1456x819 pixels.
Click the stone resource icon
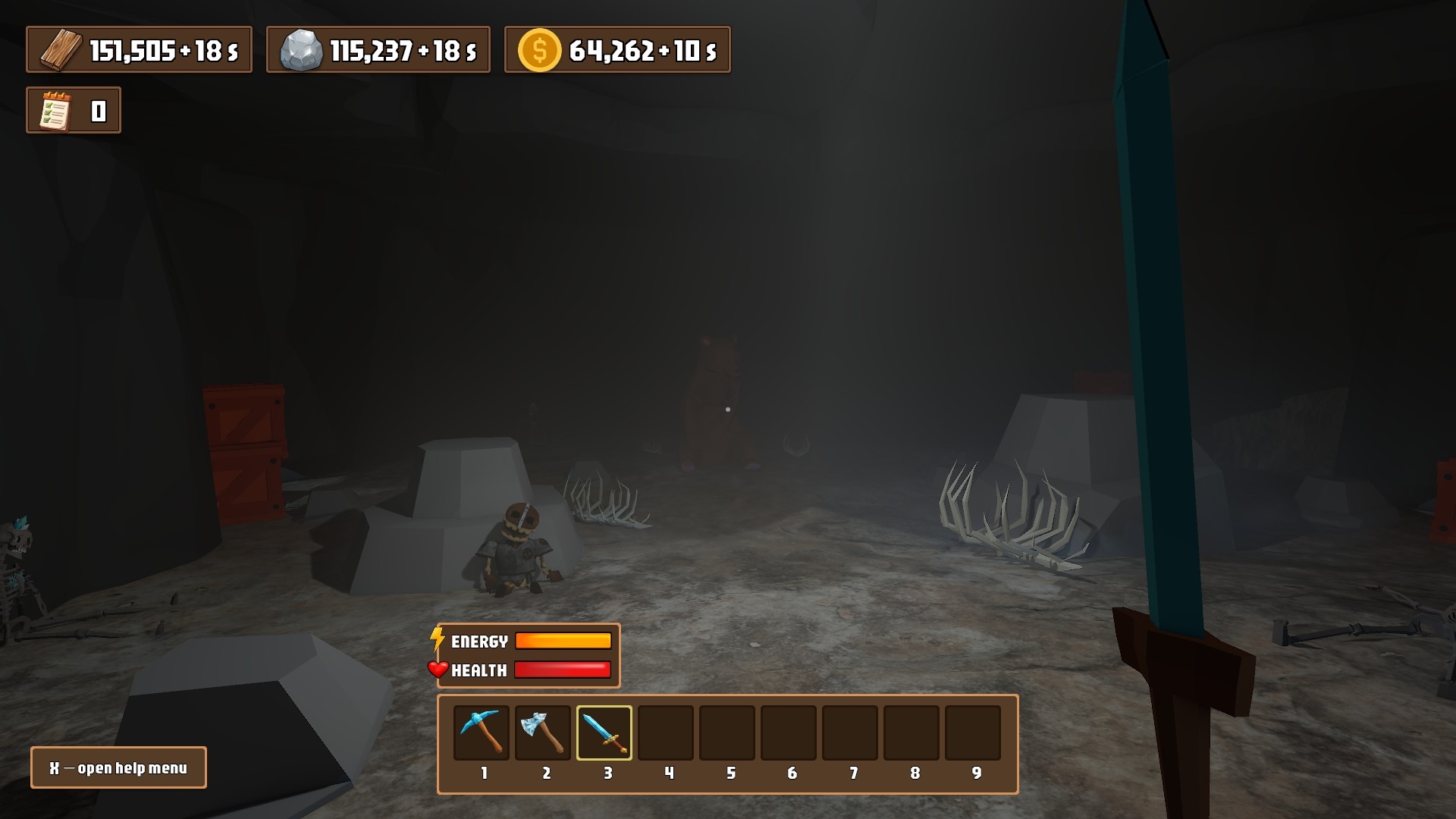[x=301, y=51]
